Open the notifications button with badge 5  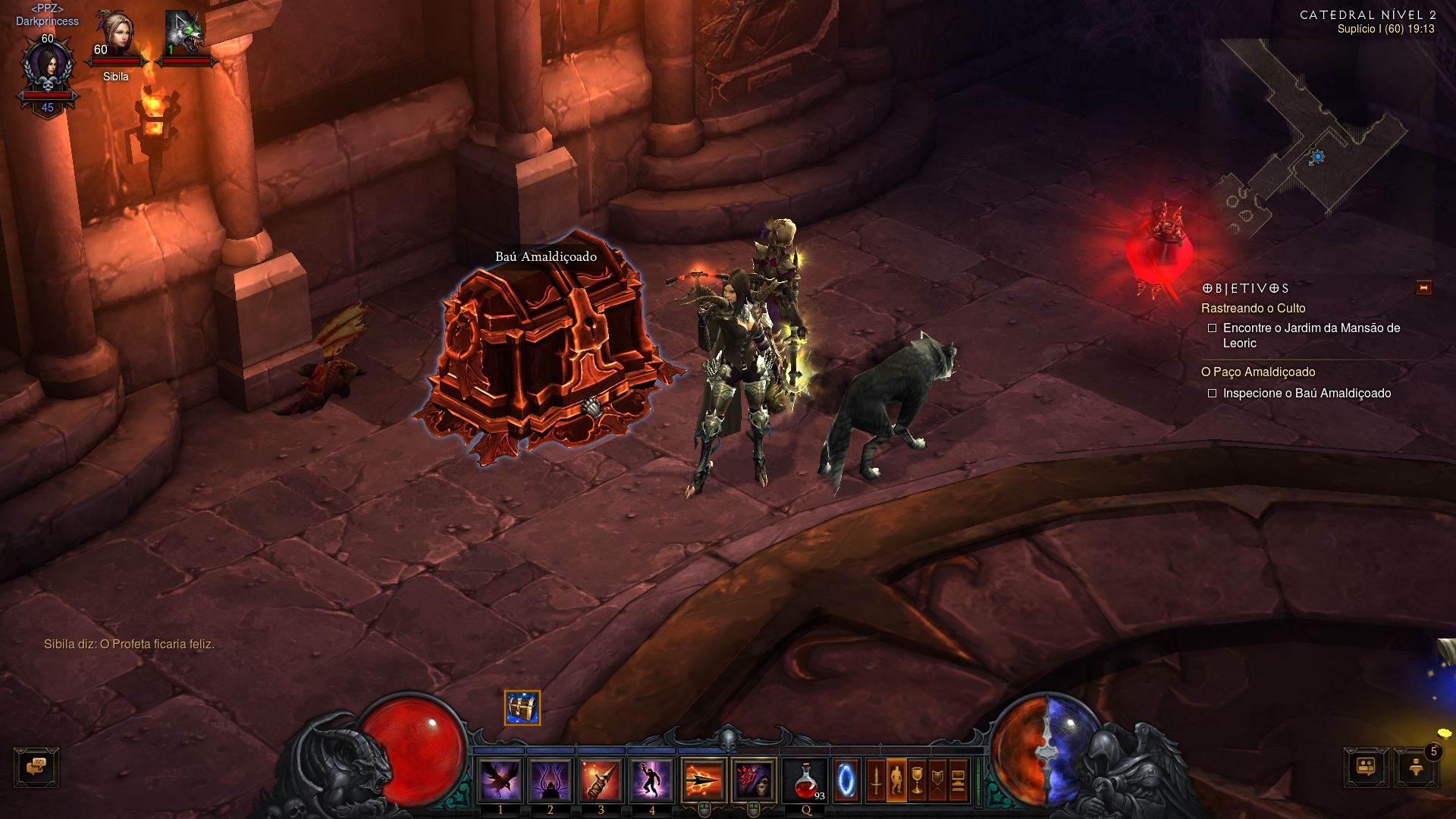(1416, 767)
